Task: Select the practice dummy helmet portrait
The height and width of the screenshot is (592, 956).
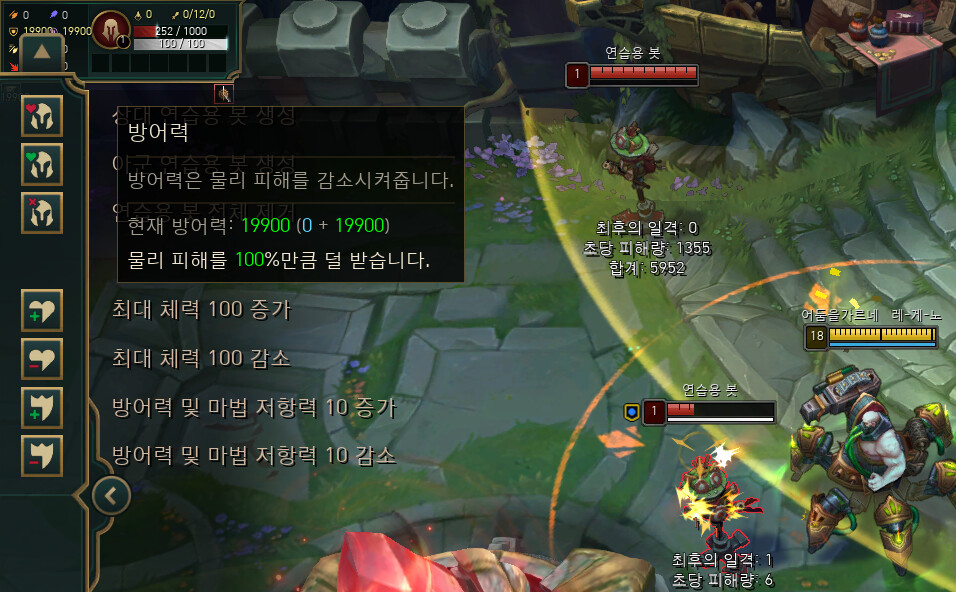Action: [x=110, y=28]
